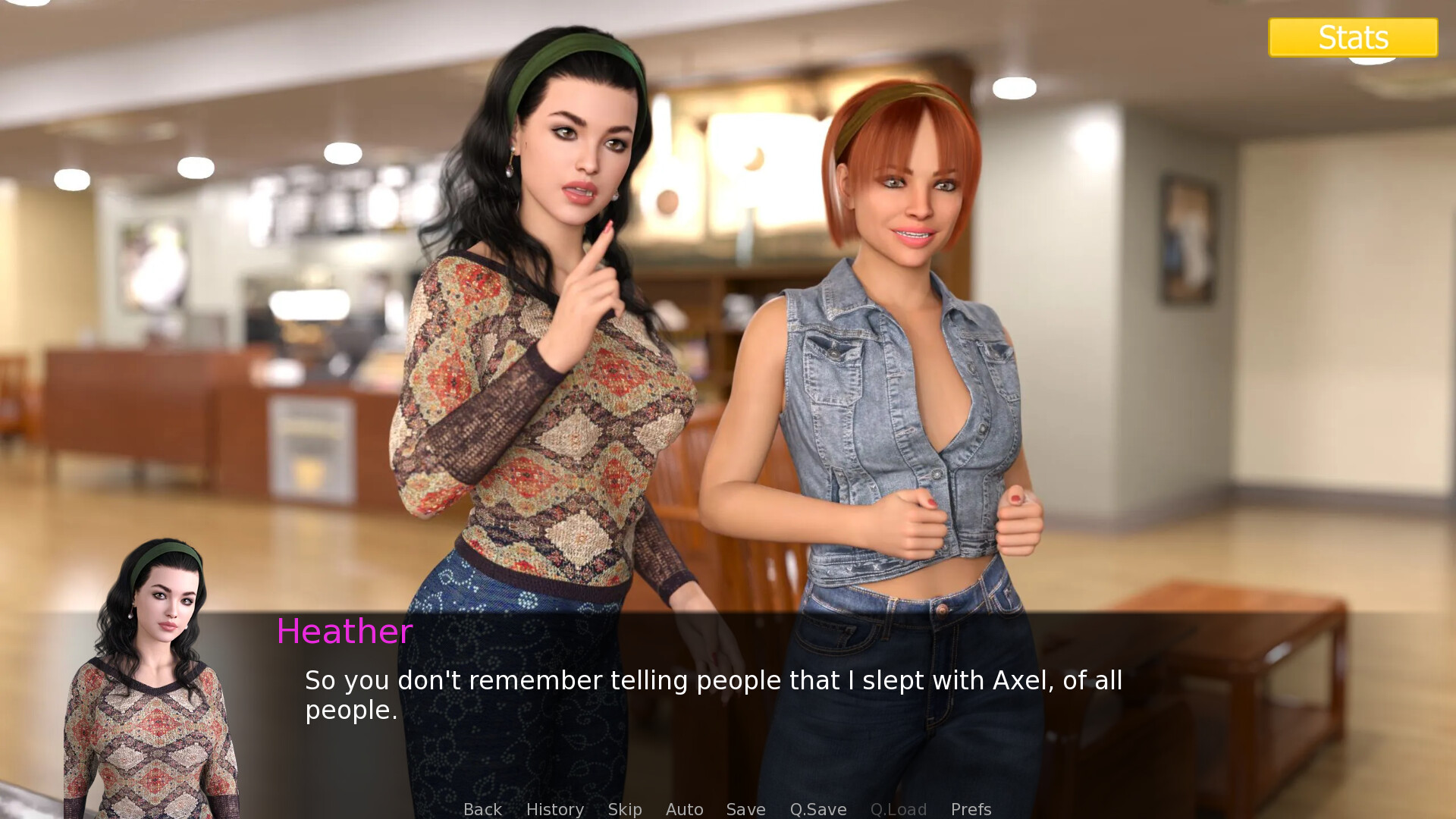Click History in the bottom menu
This screenshot has width=1456, height=819.
click(554, 809)
